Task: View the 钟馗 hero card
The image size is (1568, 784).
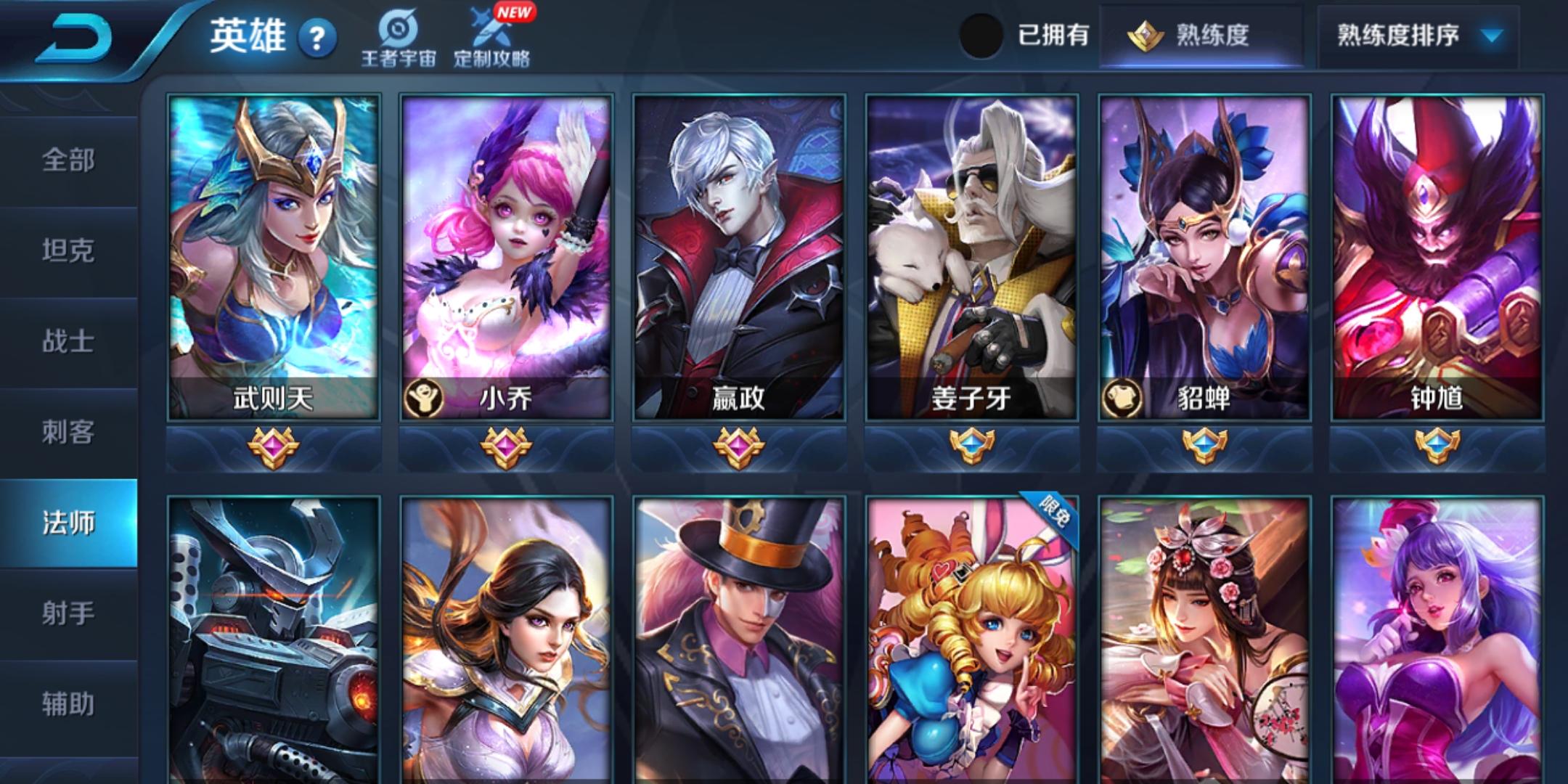Action: tap(1437, 258)
